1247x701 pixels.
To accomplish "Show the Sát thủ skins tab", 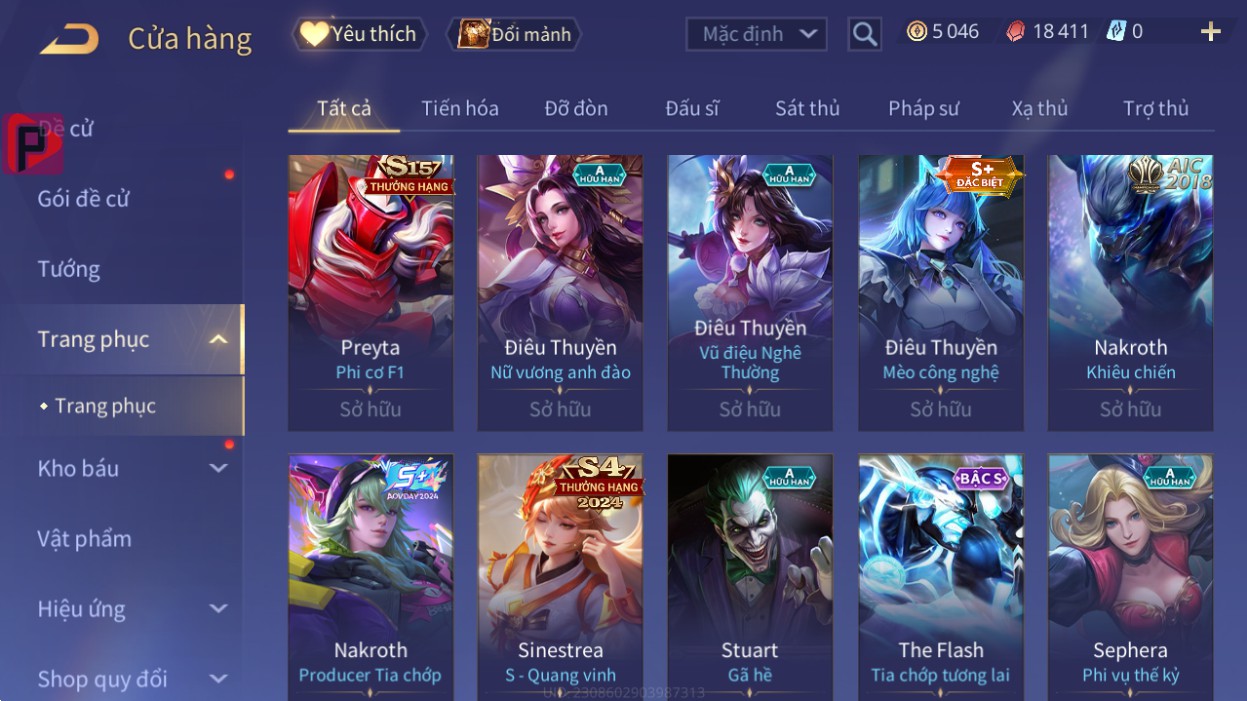I will click(807, 108).
